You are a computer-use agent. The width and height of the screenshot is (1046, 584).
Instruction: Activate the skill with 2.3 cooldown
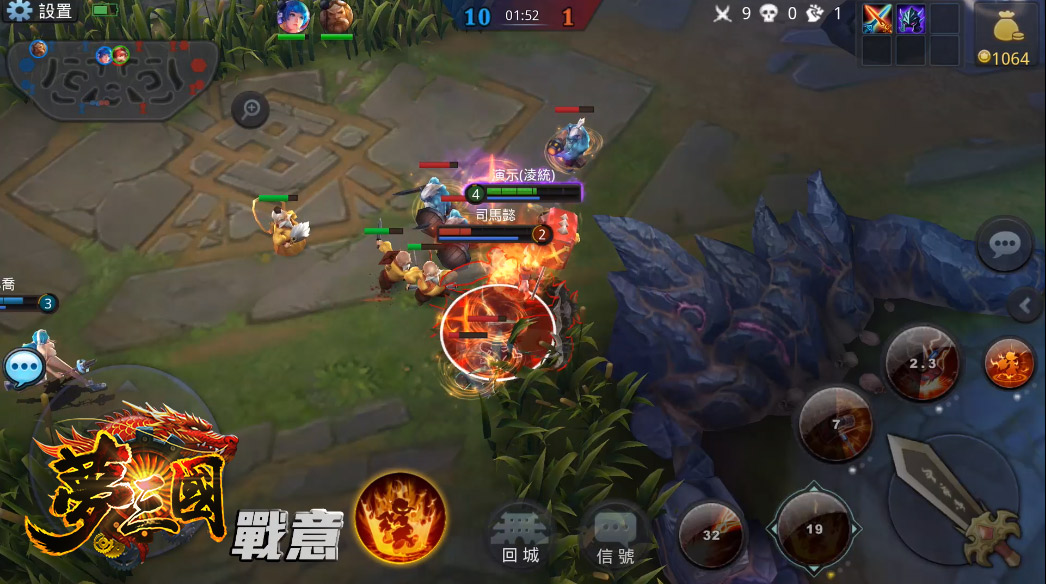click(921, 363)
